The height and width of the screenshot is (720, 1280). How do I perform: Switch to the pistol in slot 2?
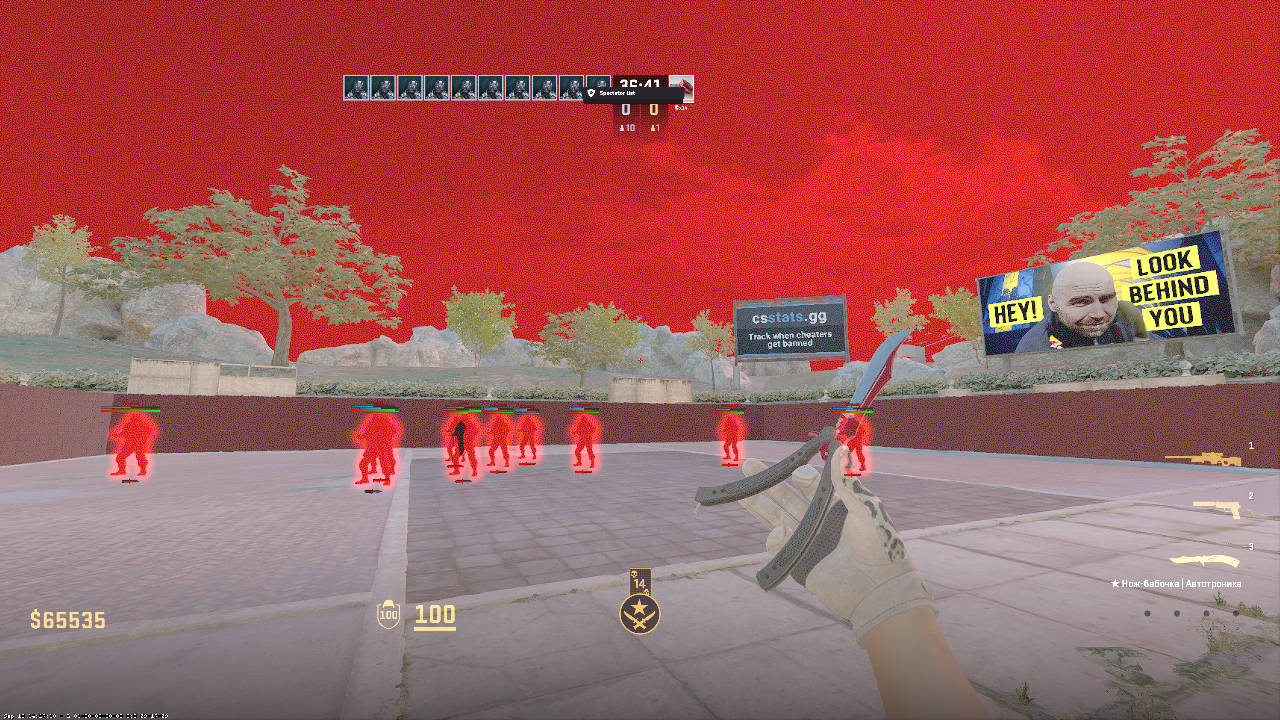pos(1216,509)
